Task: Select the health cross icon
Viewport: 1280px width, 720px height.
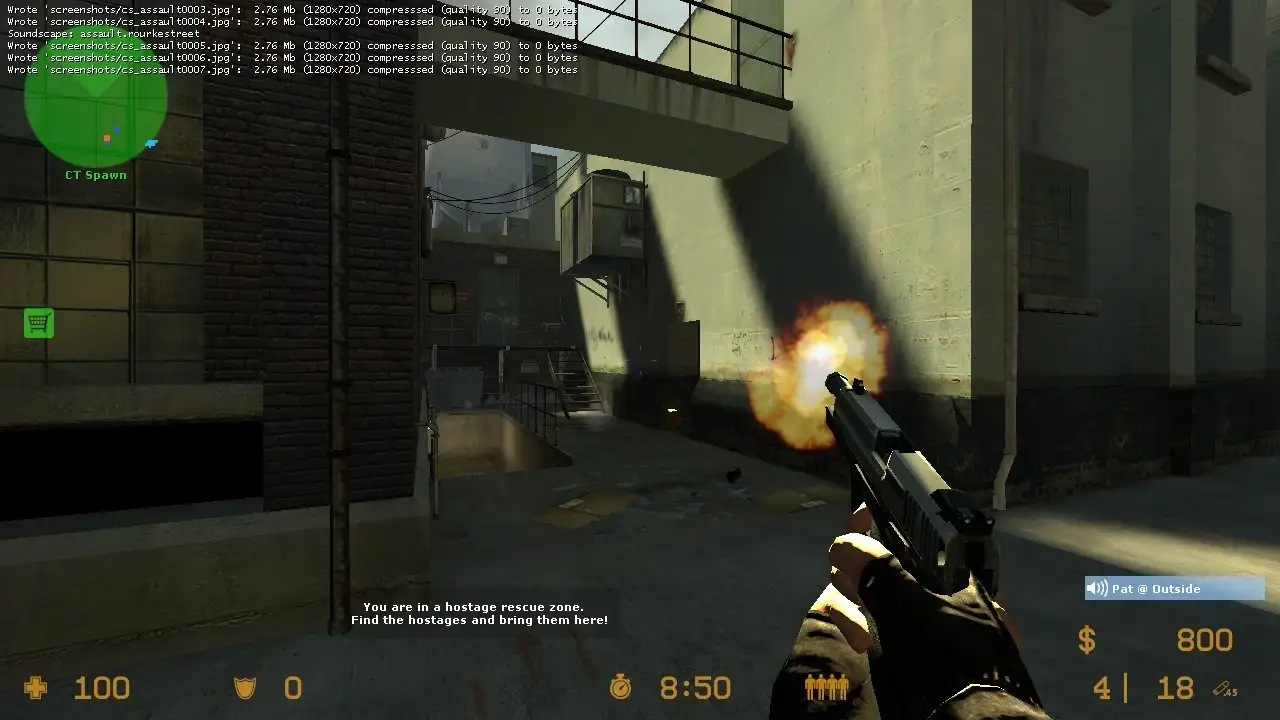Action: click(x=36, y=687)
